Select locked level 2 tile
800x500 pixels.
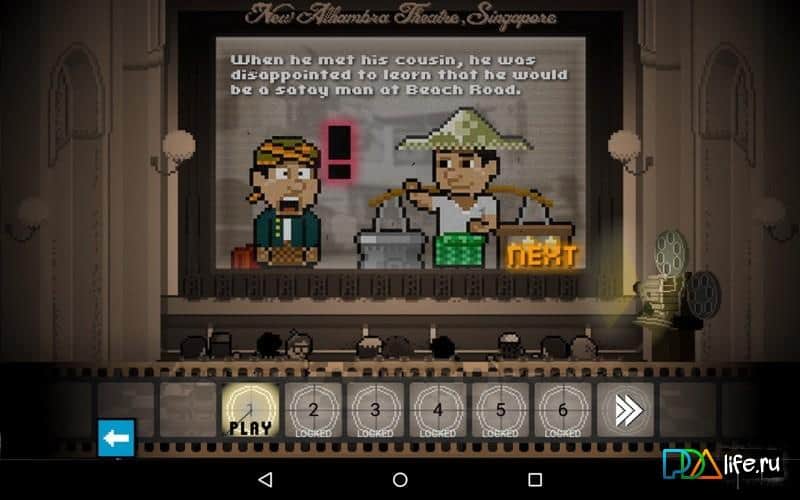point(313,410)
